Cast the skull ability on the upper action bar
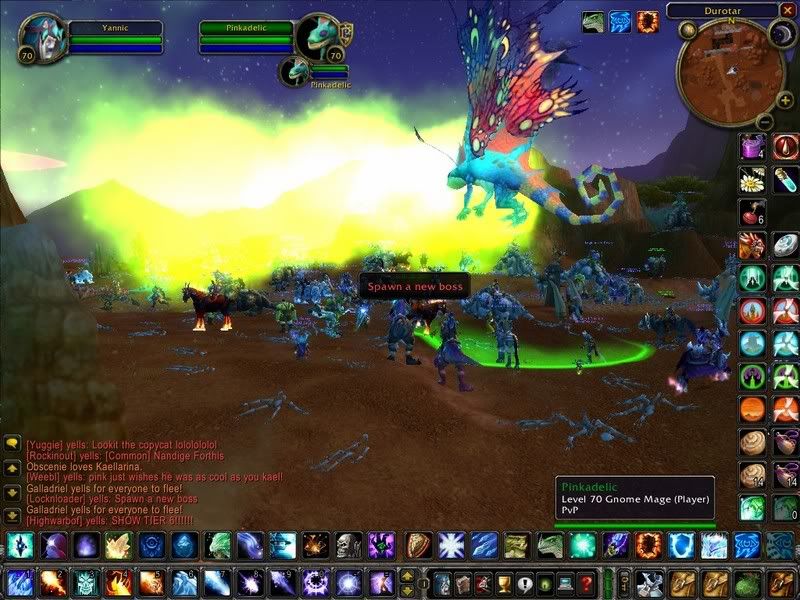This screenshot has width=800, height=600. click(x=348, y=545)
